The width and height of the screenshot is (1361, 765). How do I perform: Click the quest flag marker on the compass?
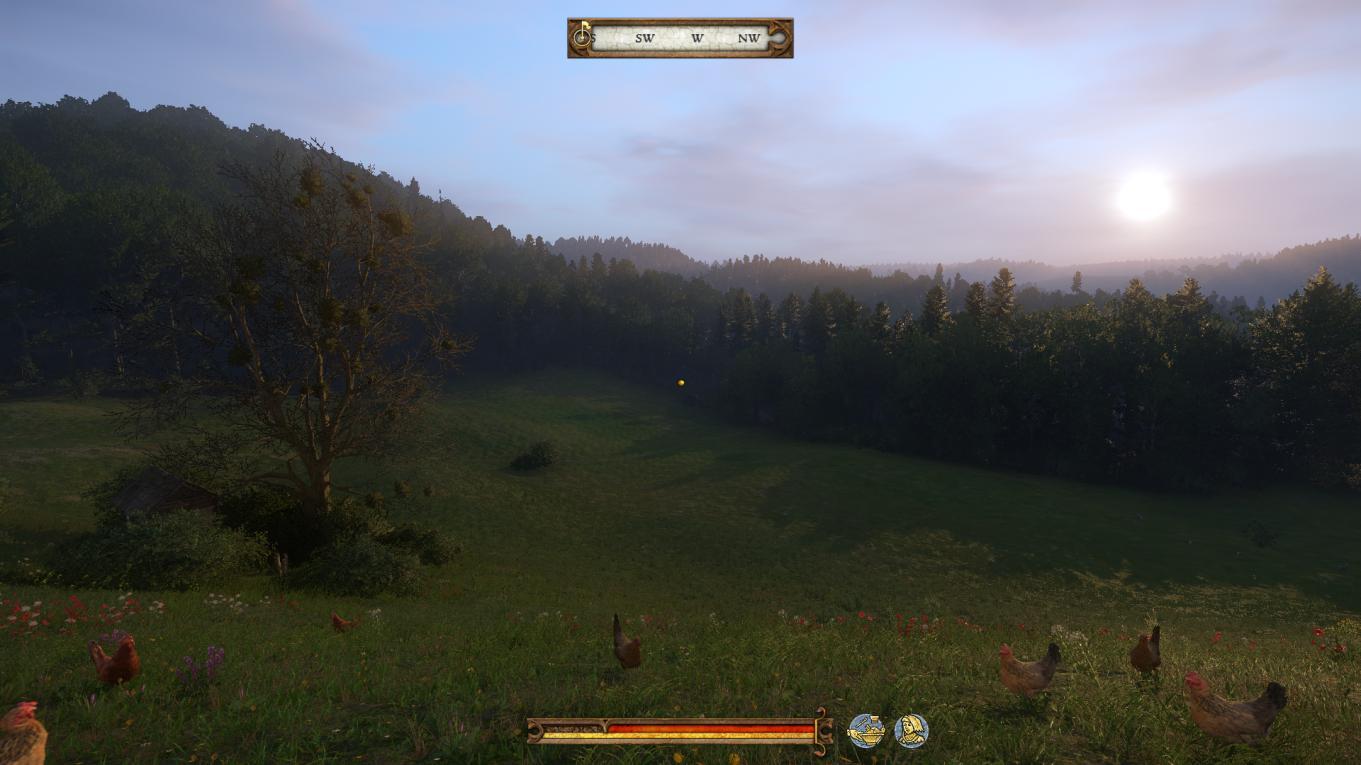pos(584,24)
